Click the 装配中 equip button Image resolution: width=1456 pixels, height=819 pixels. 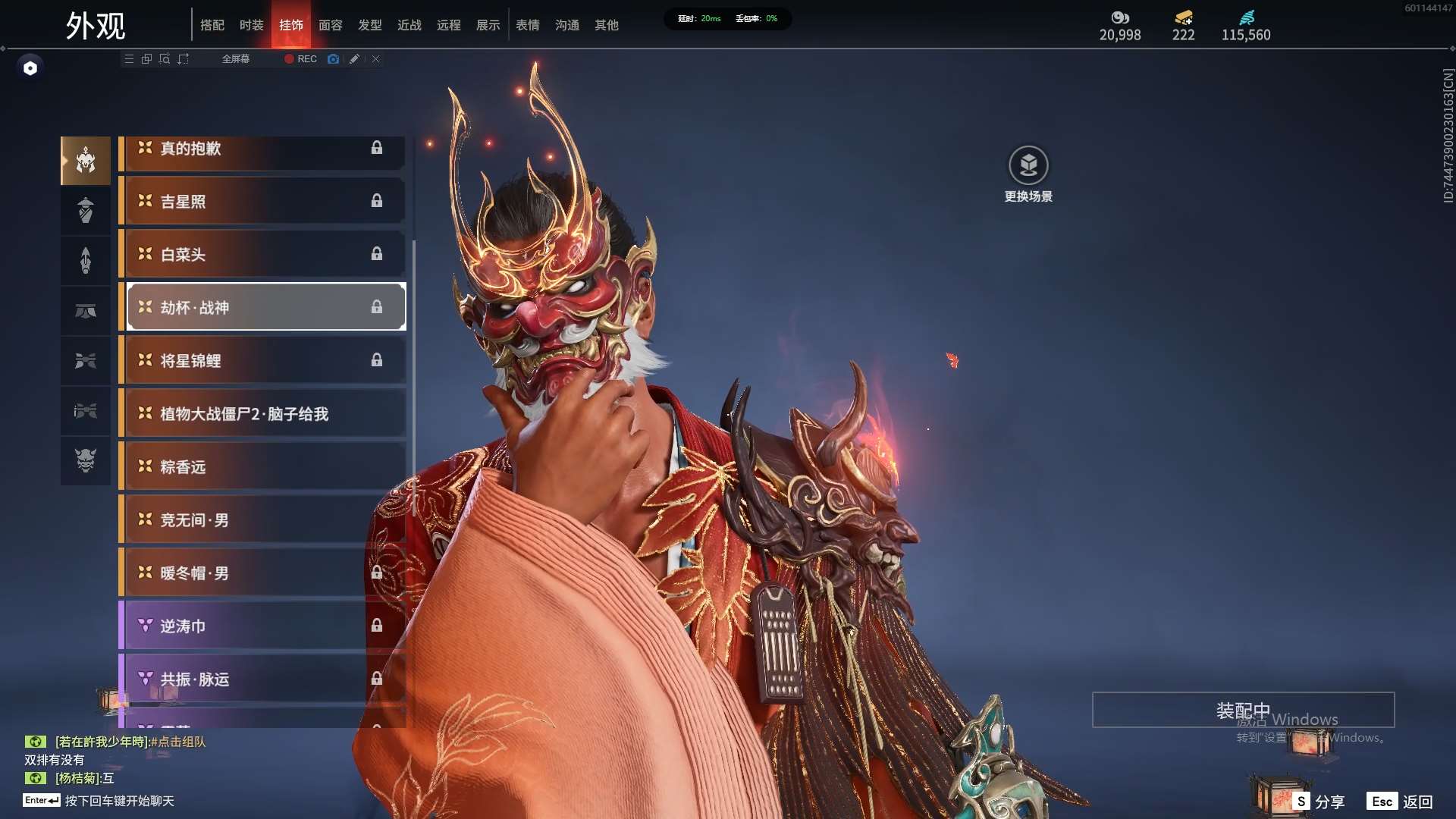point(1243,711)
